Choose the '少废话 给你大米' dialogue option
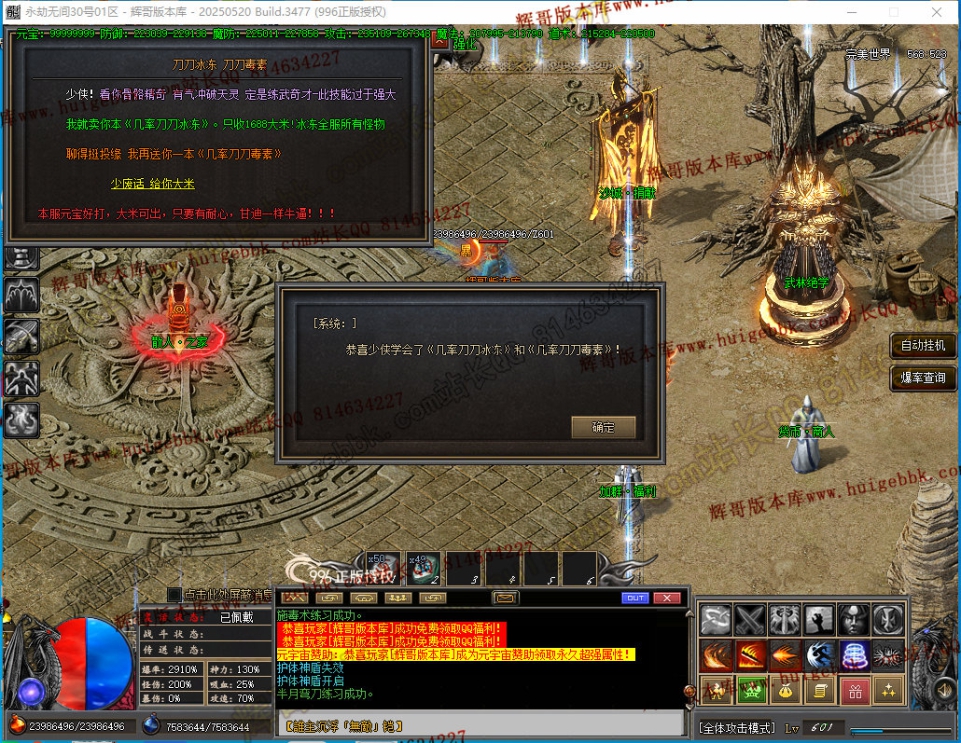The image size is (961, 743). click(152, 184)
